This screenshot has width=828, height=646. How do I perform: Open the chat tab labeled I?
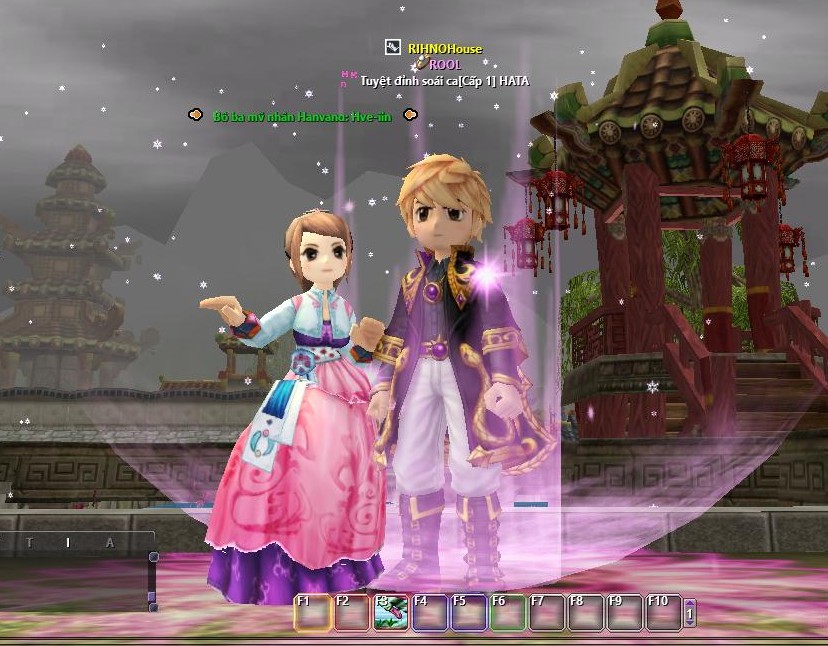click(x=68, y=543)
